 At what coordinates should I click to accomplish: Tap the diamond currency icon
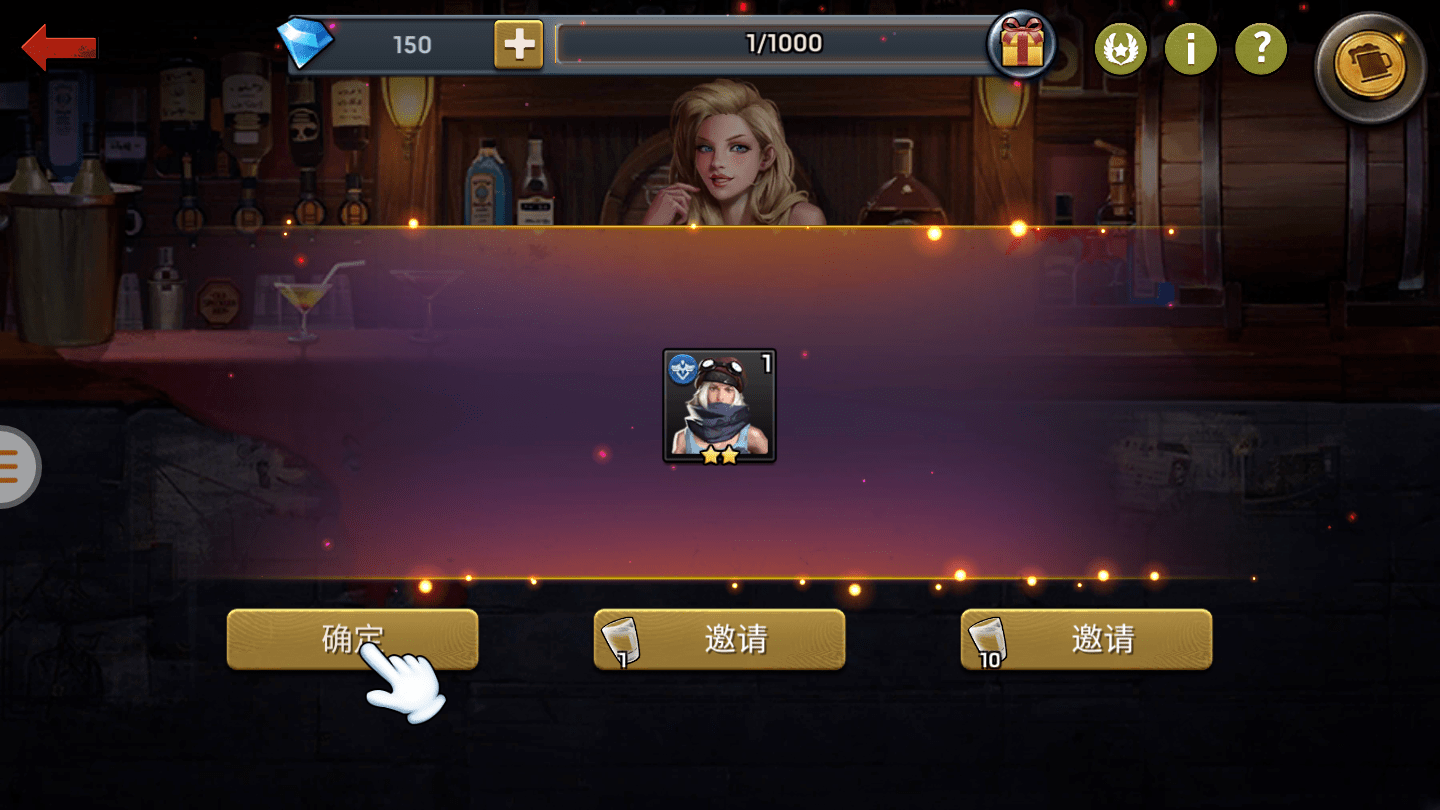(309, 44)
